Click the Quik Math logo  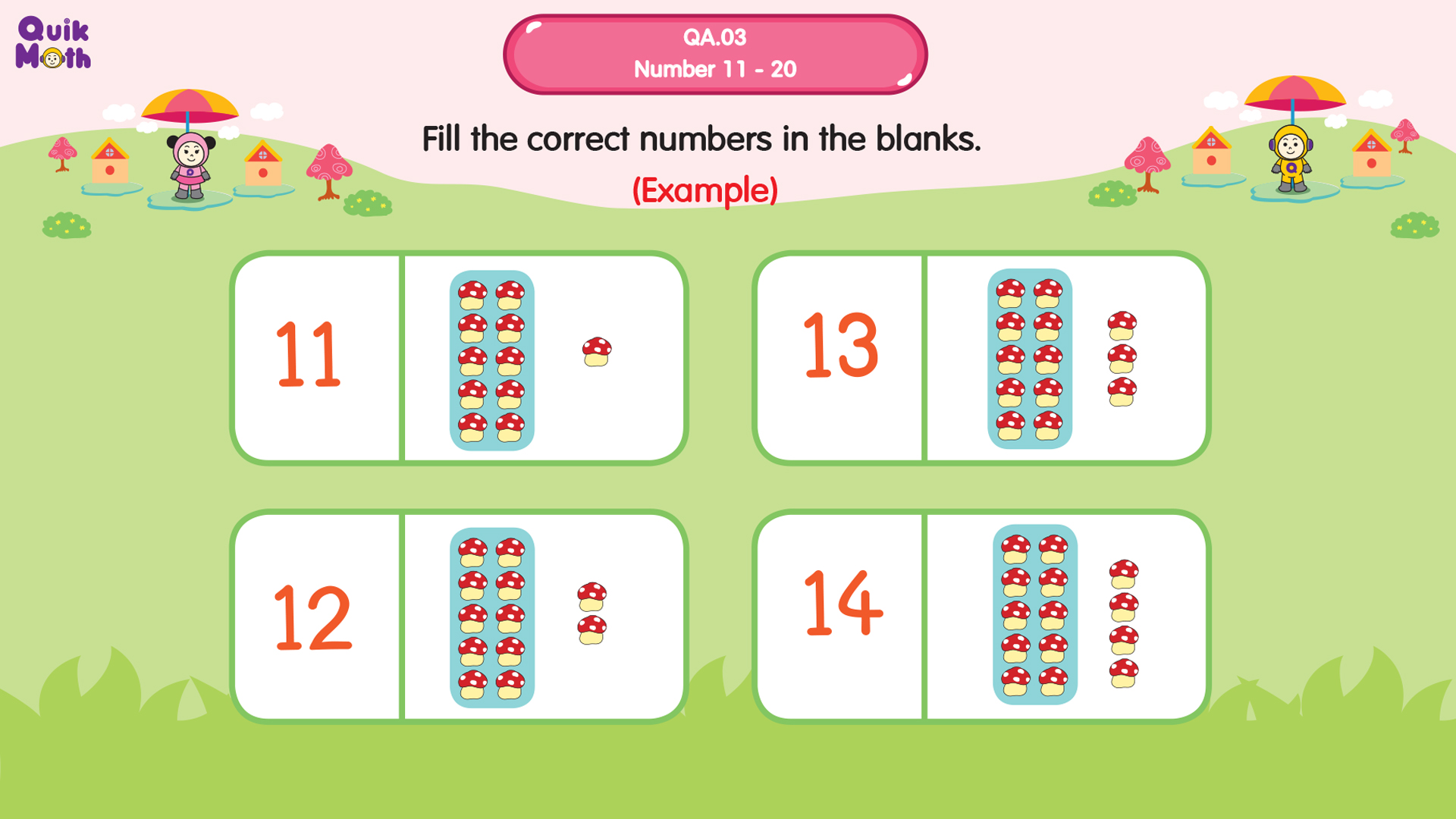point(53,44)
